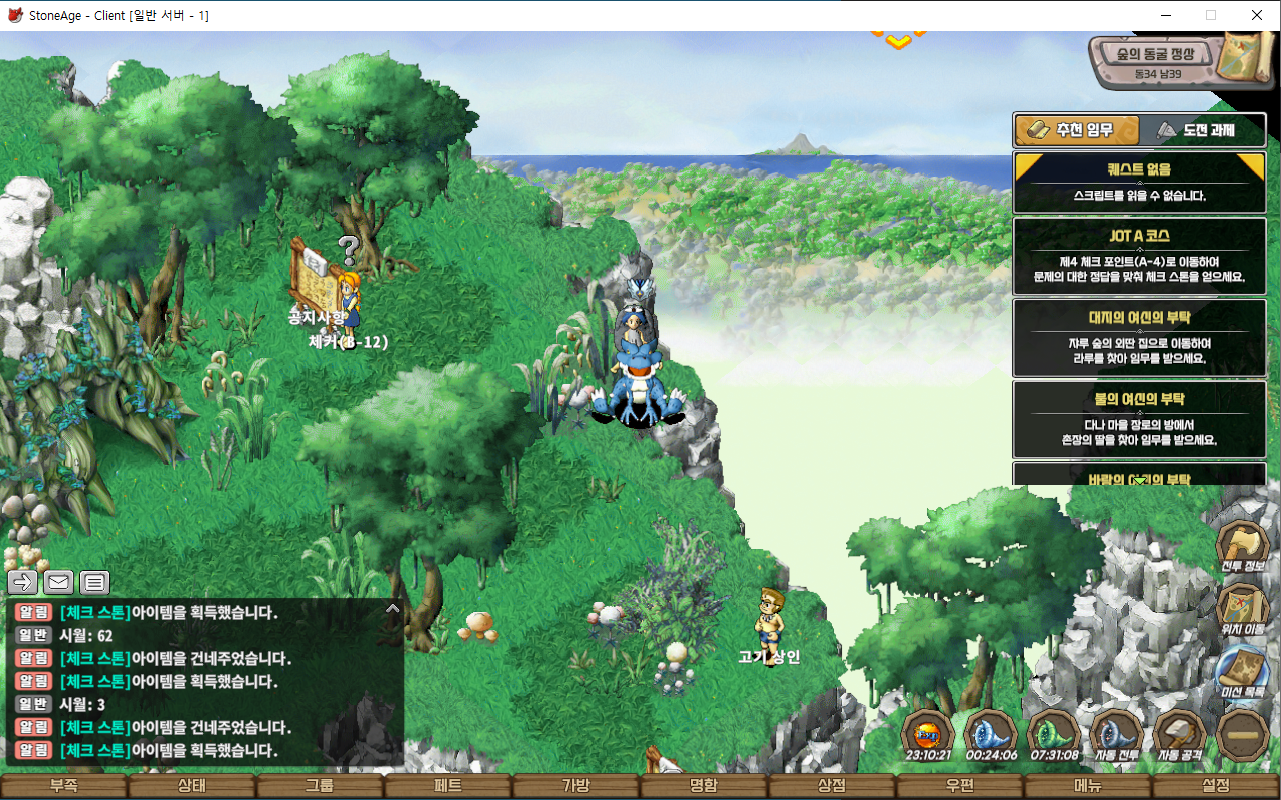Open the 우편 (mail) menu
Viewport: 1281px width, 800px height.
click(960, 786)
